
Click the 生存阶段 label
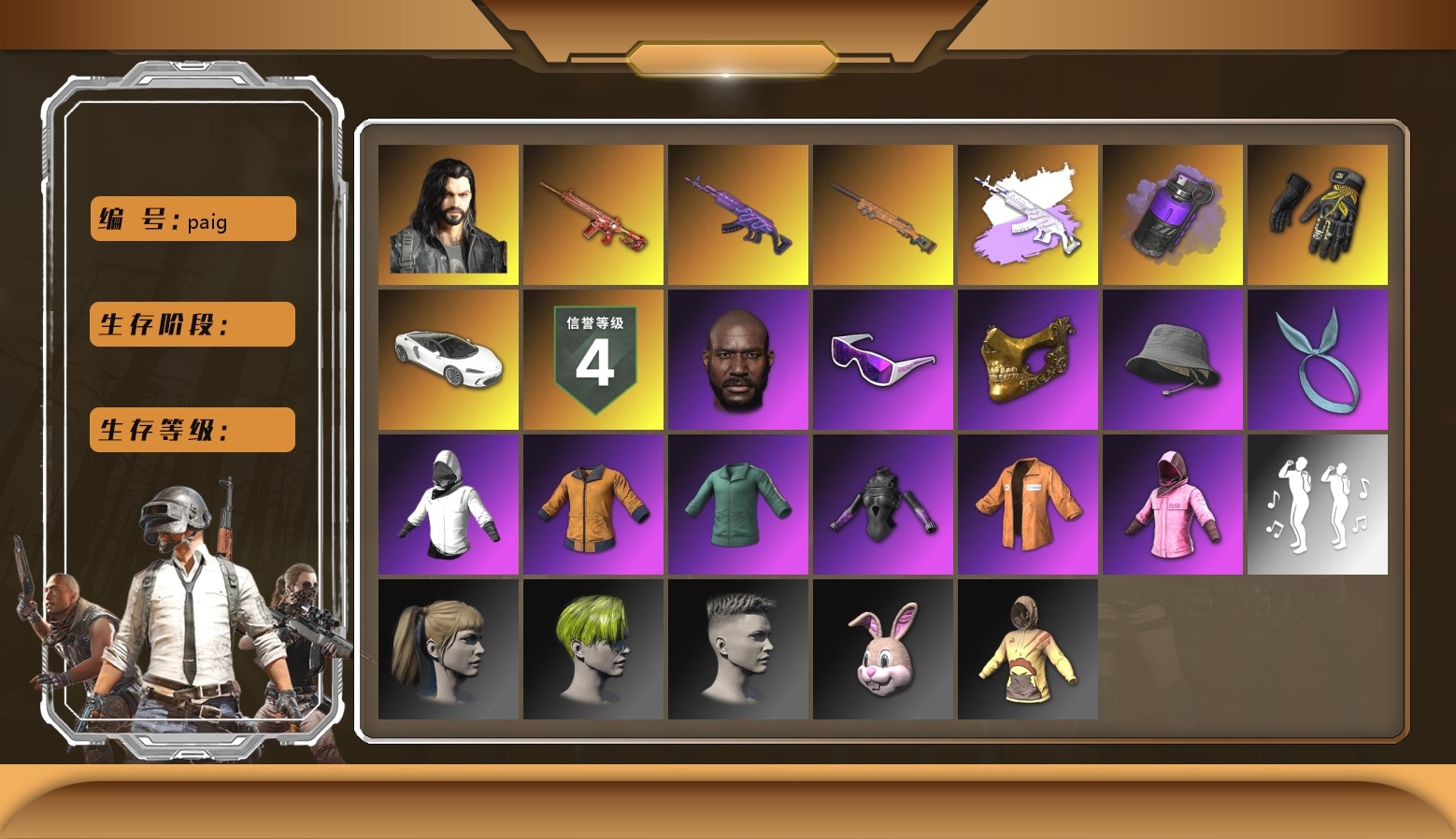pos(192,324)
